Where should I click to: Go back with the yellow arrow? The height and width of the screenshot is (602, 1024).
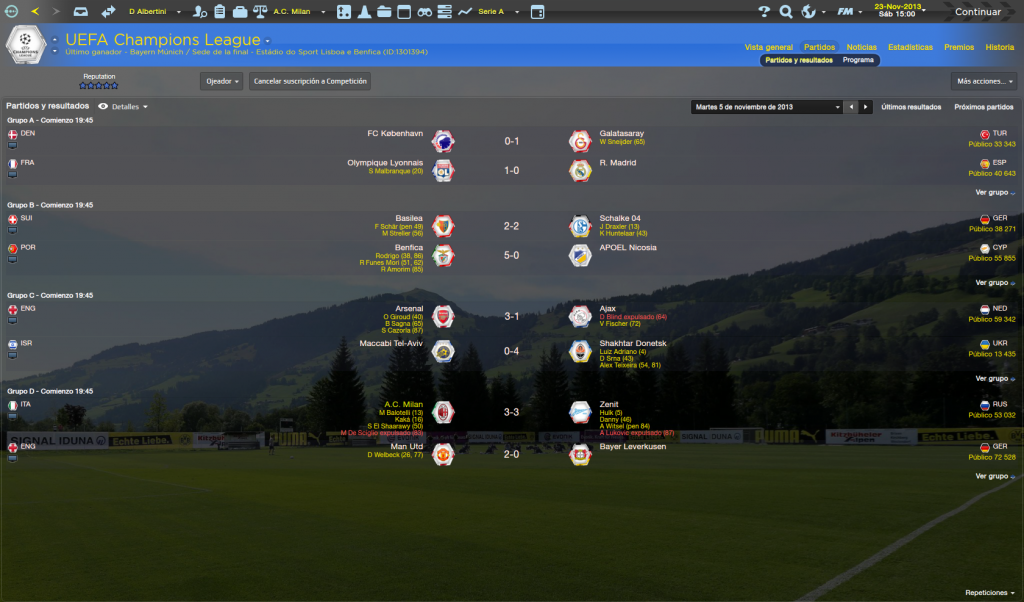point(36,12)
